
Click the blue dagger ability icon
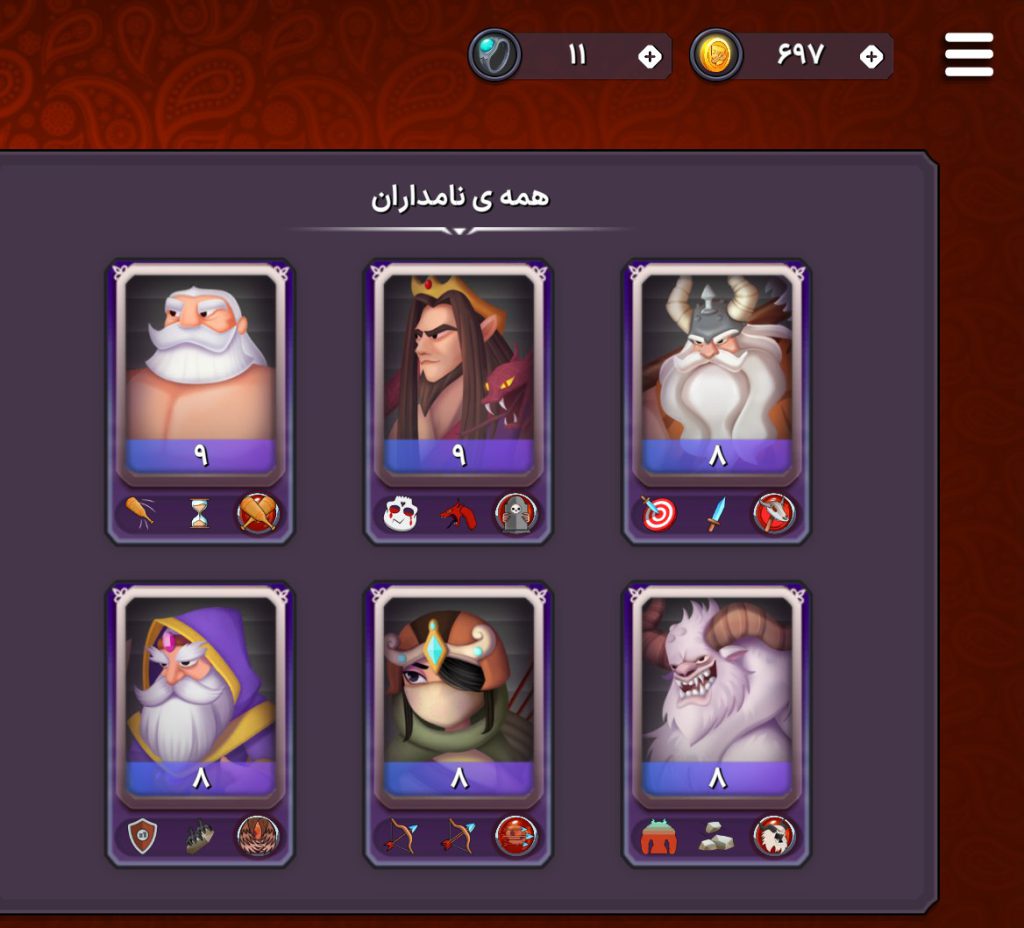(716, 514)
